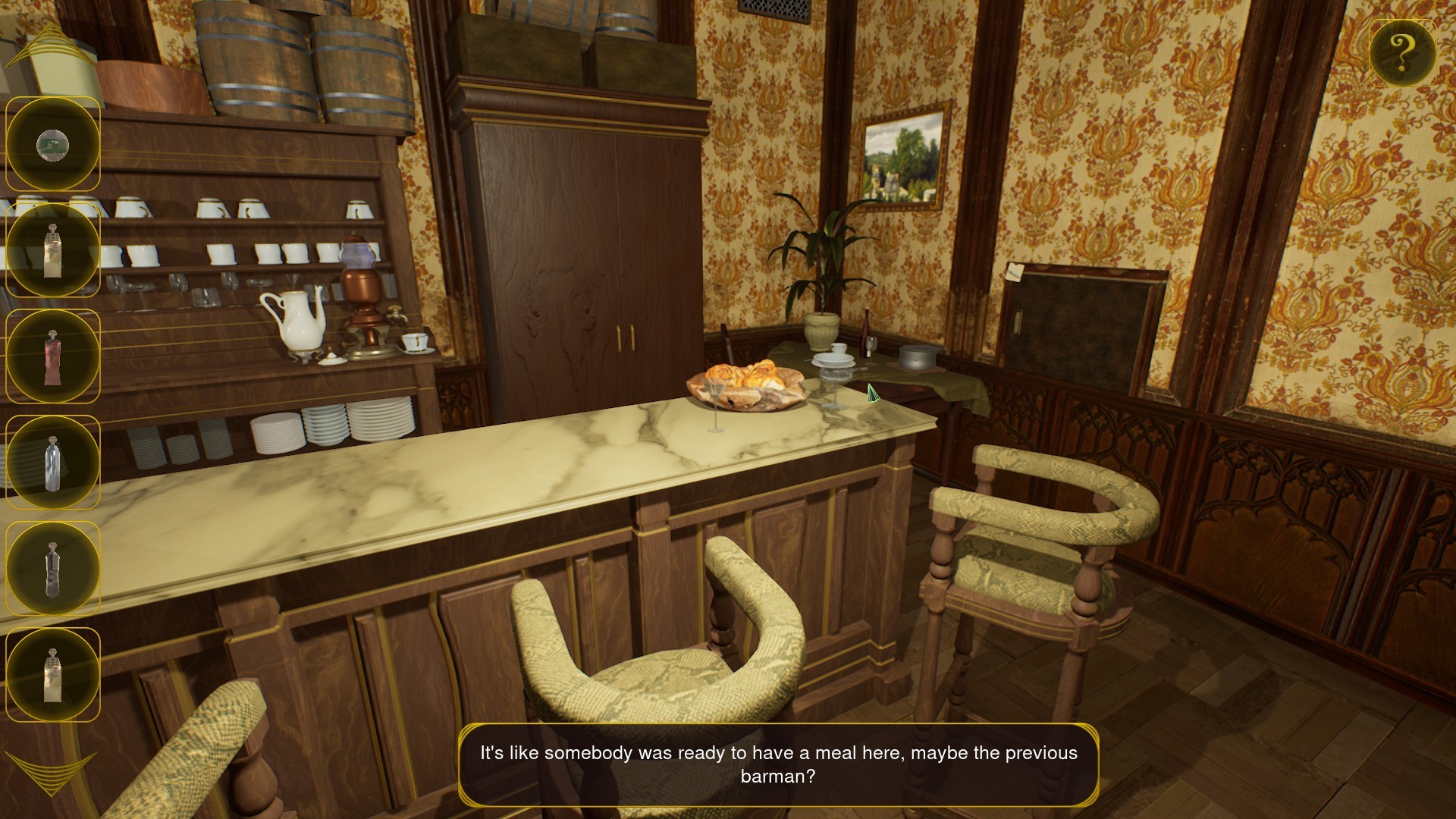Select the glass marble from inventory
The image size is (1456, 819).
click(52, 144)
